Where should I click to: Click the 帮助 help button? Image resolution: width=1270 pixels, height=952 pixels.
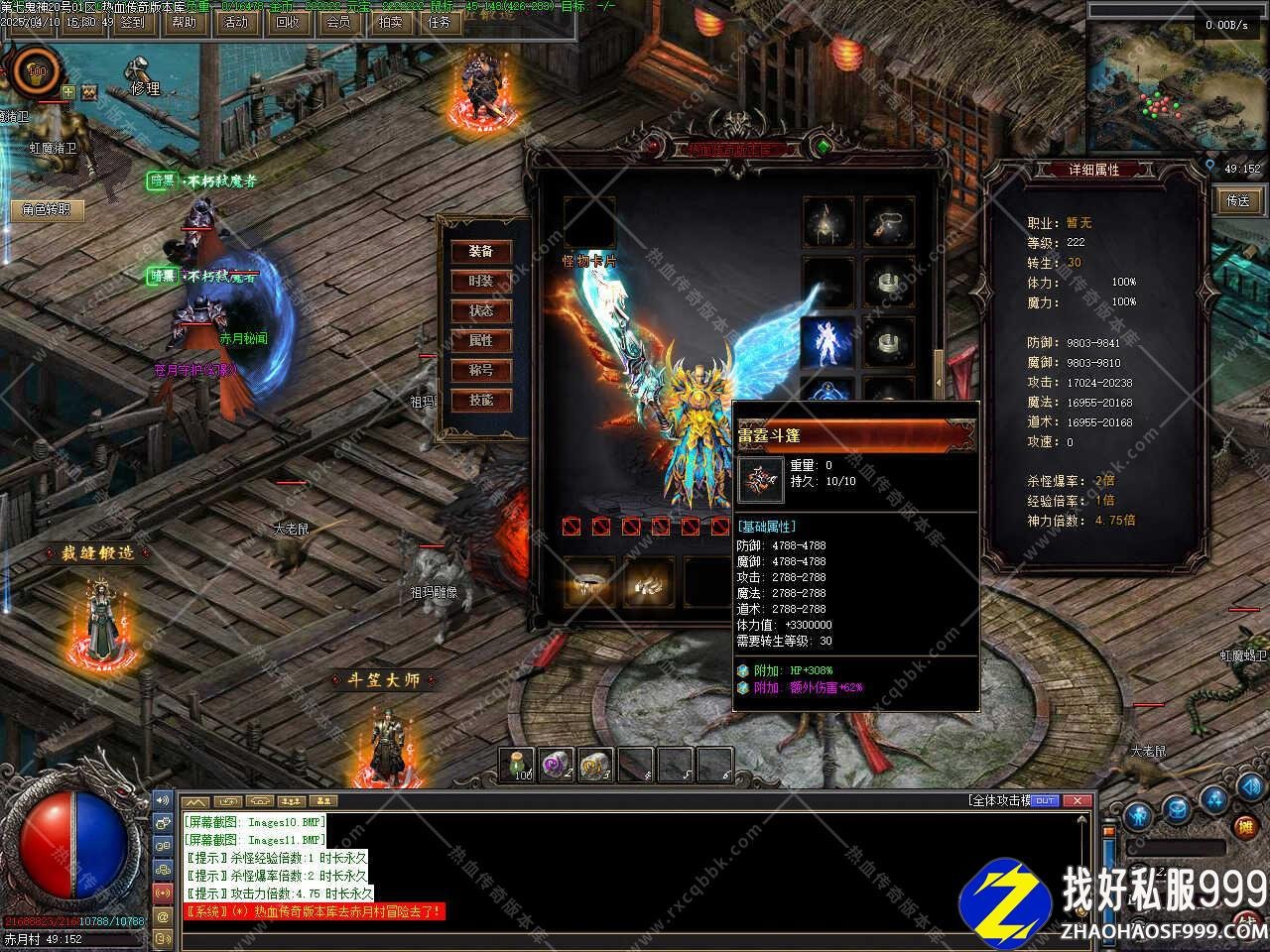(x=185, y=22)
